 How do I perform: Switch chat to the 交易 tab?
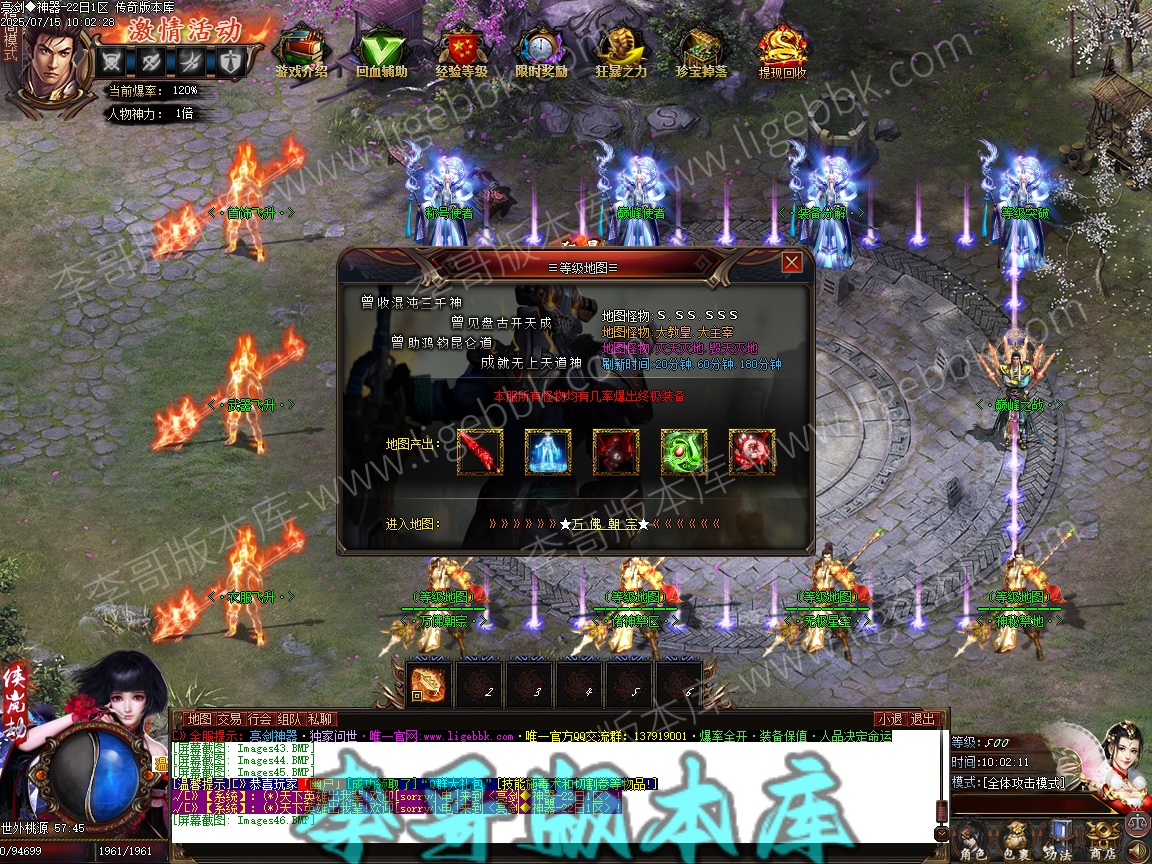coord(229,719)
